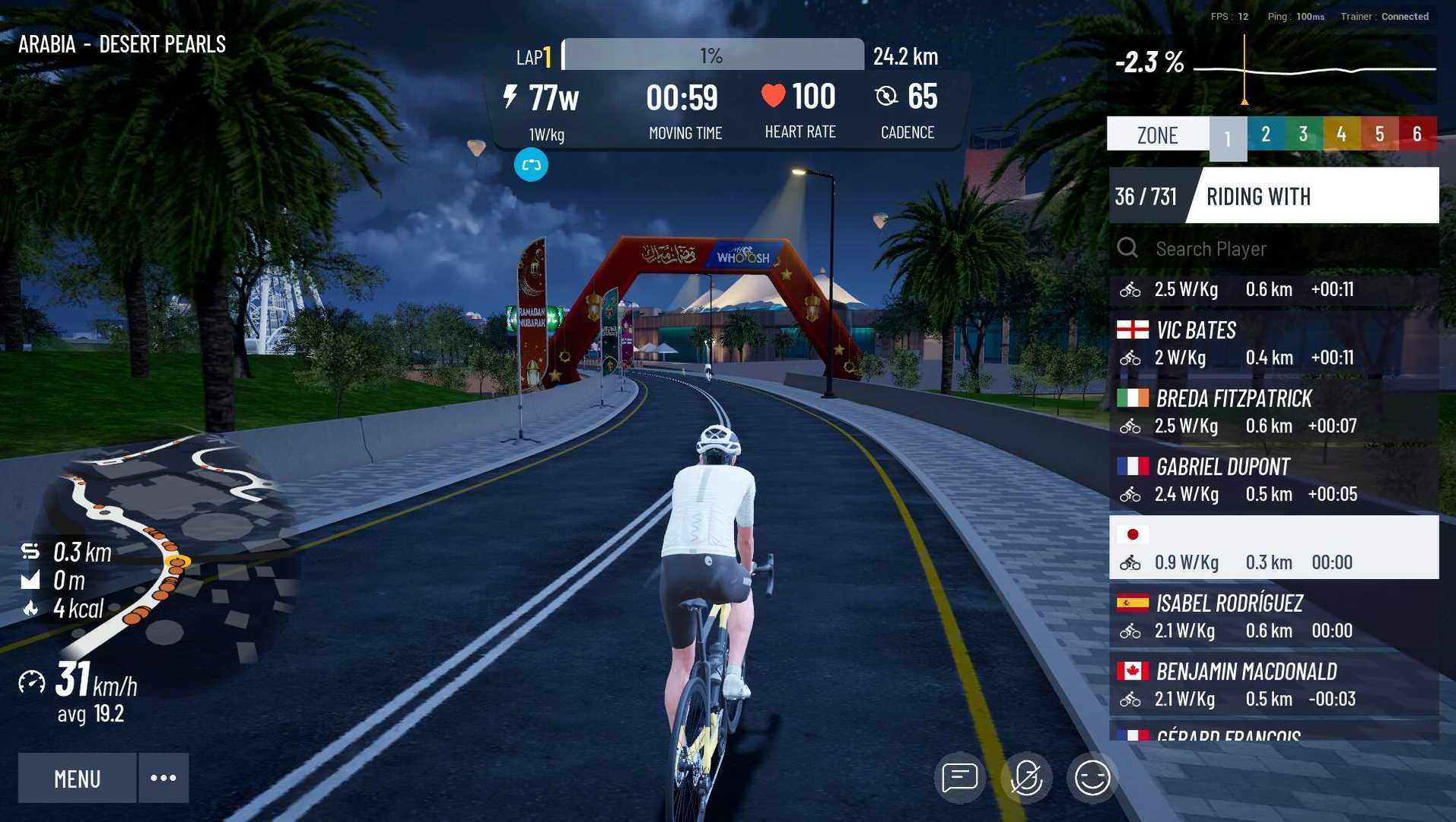Select Isabel Rodríguez rider row

coord(1273,616)
